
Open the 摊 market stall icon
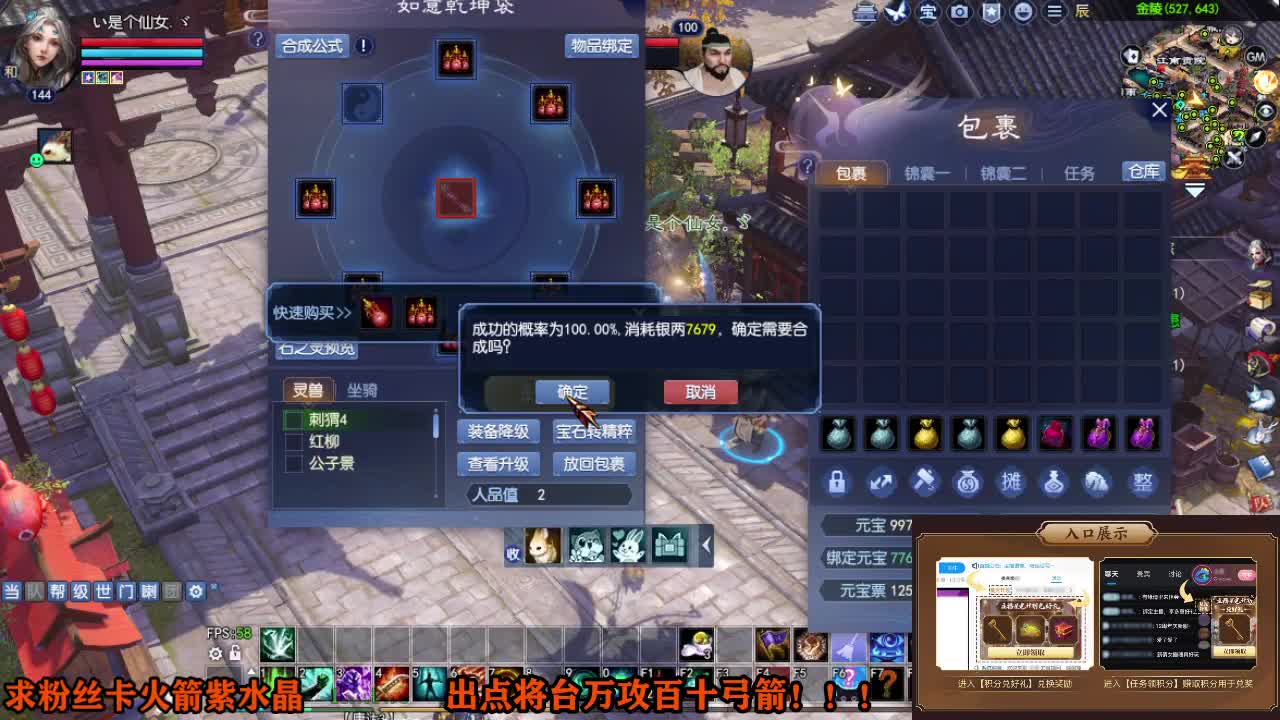1011,482
